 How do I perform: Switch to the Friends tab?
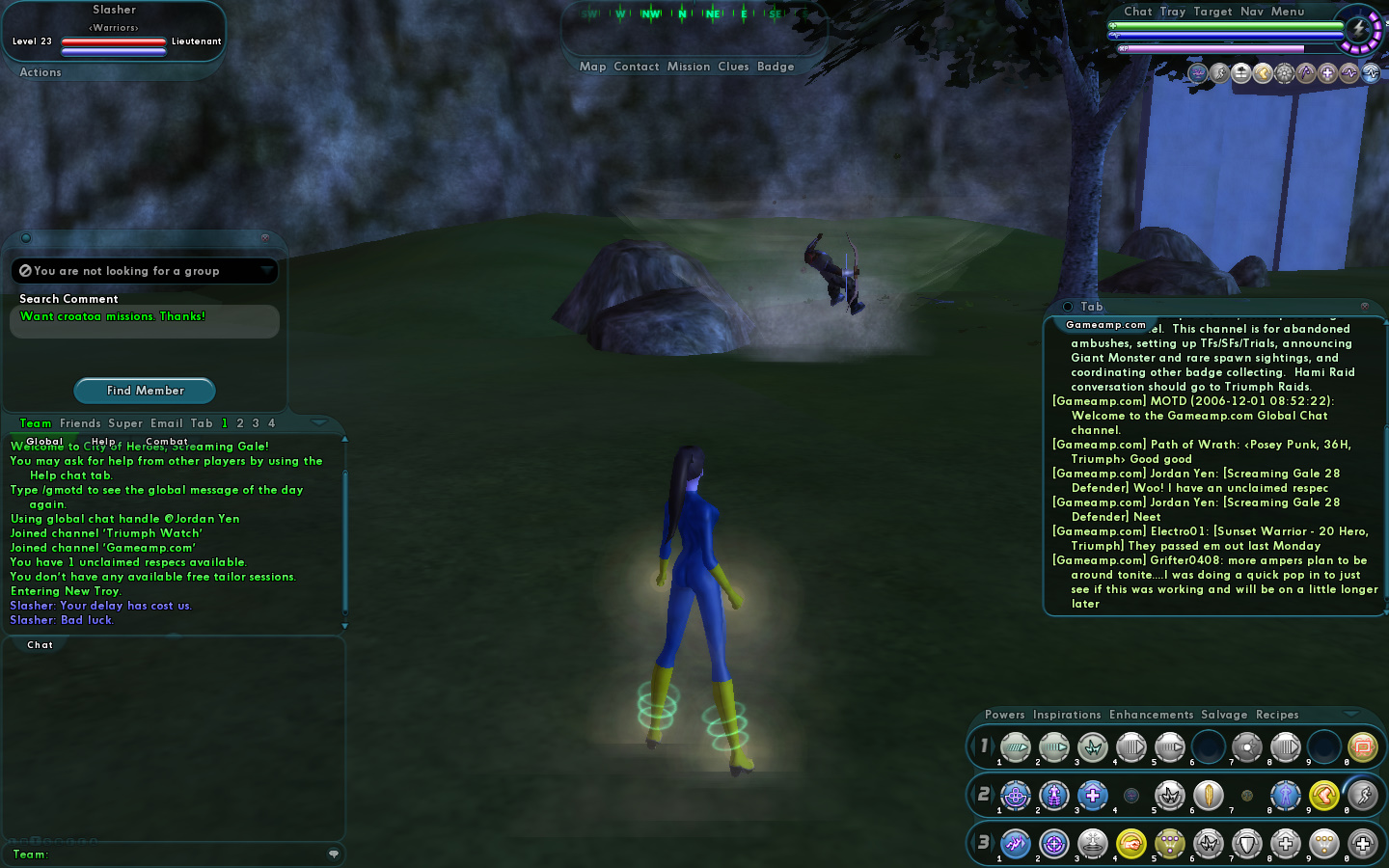(x=80, y=423)
